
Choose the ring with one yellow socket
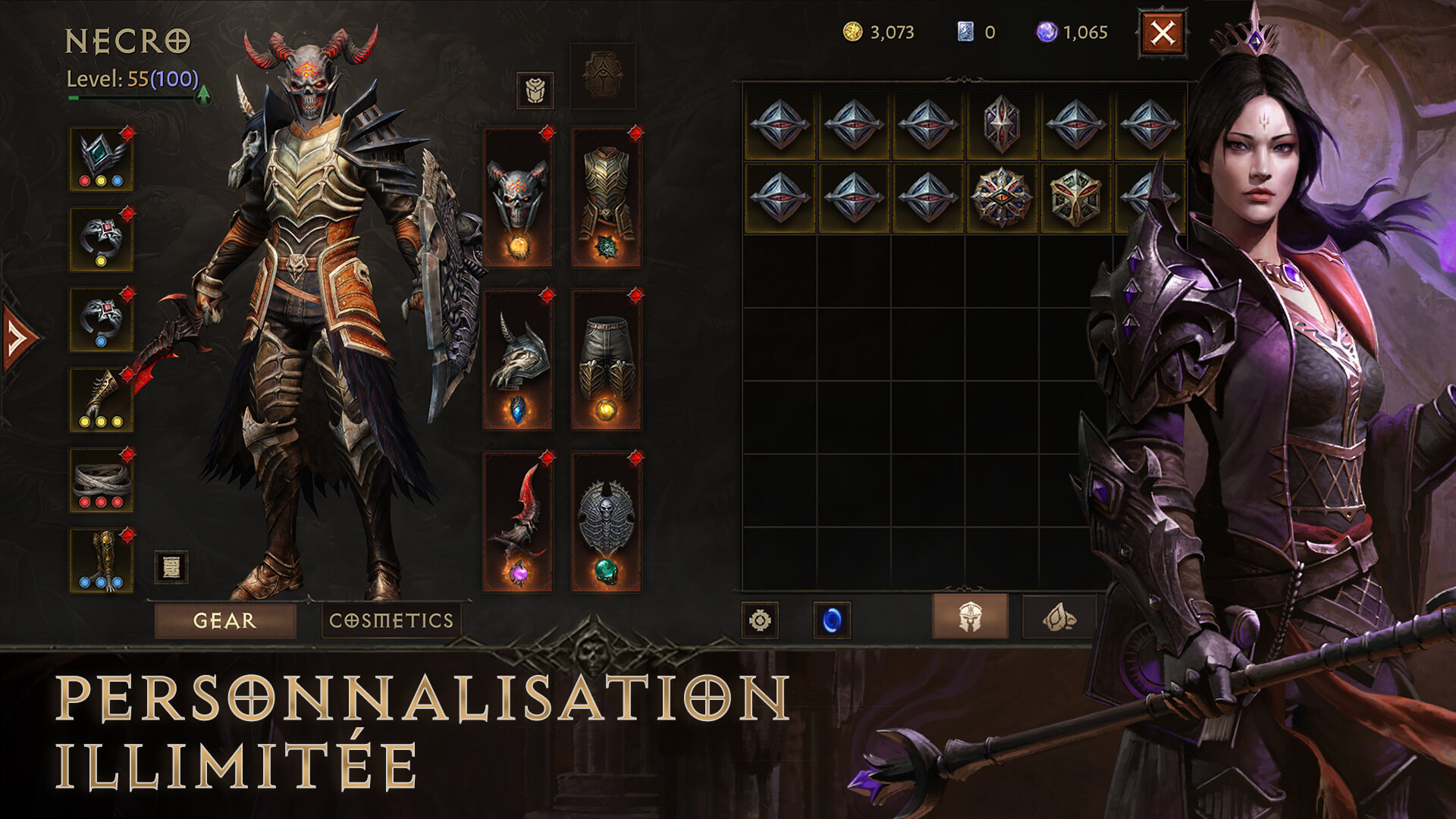[x=101, y=239]
